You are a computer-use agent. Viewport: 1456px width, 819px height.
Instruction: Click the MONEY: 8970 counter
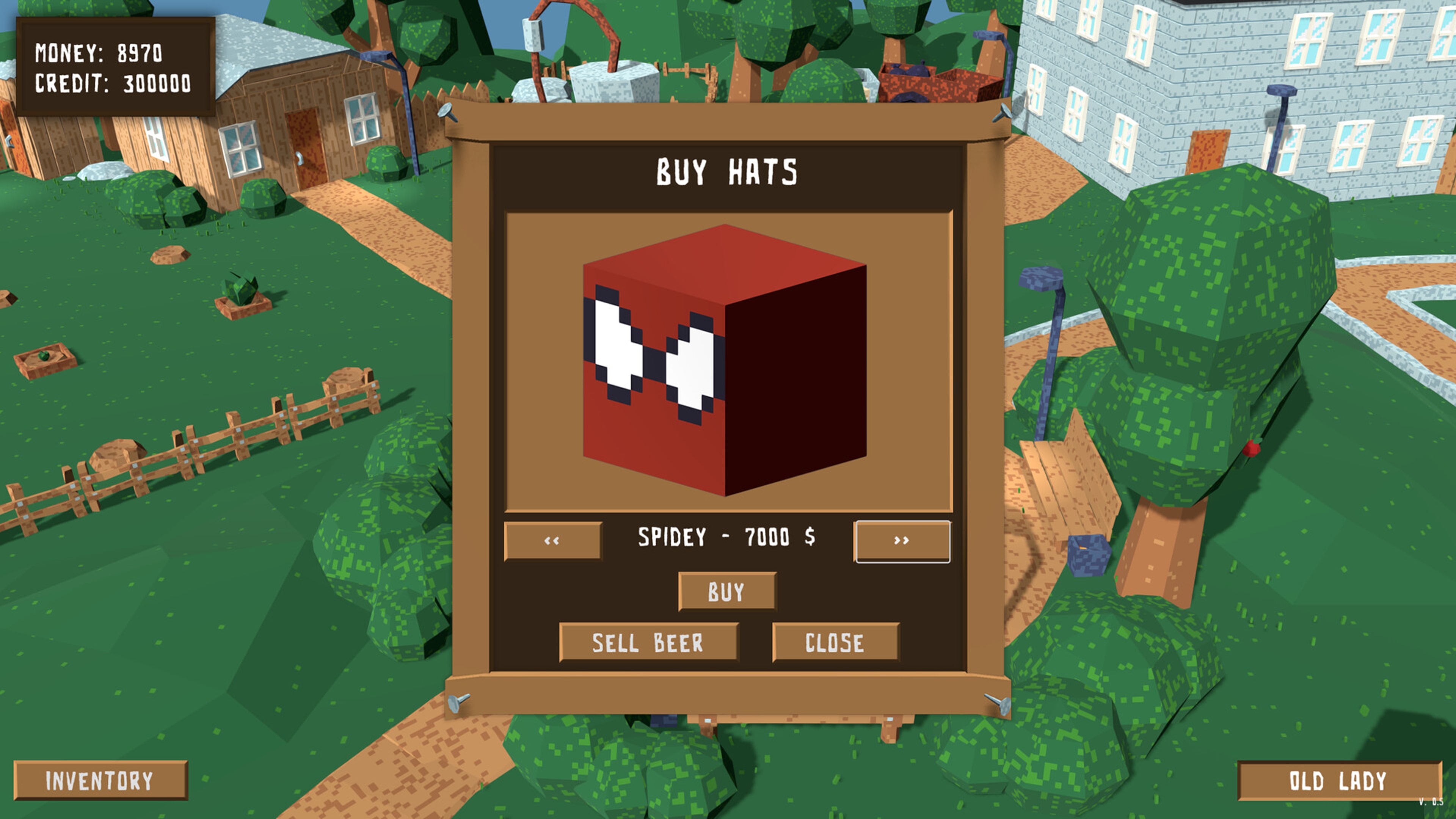(99, 53)
